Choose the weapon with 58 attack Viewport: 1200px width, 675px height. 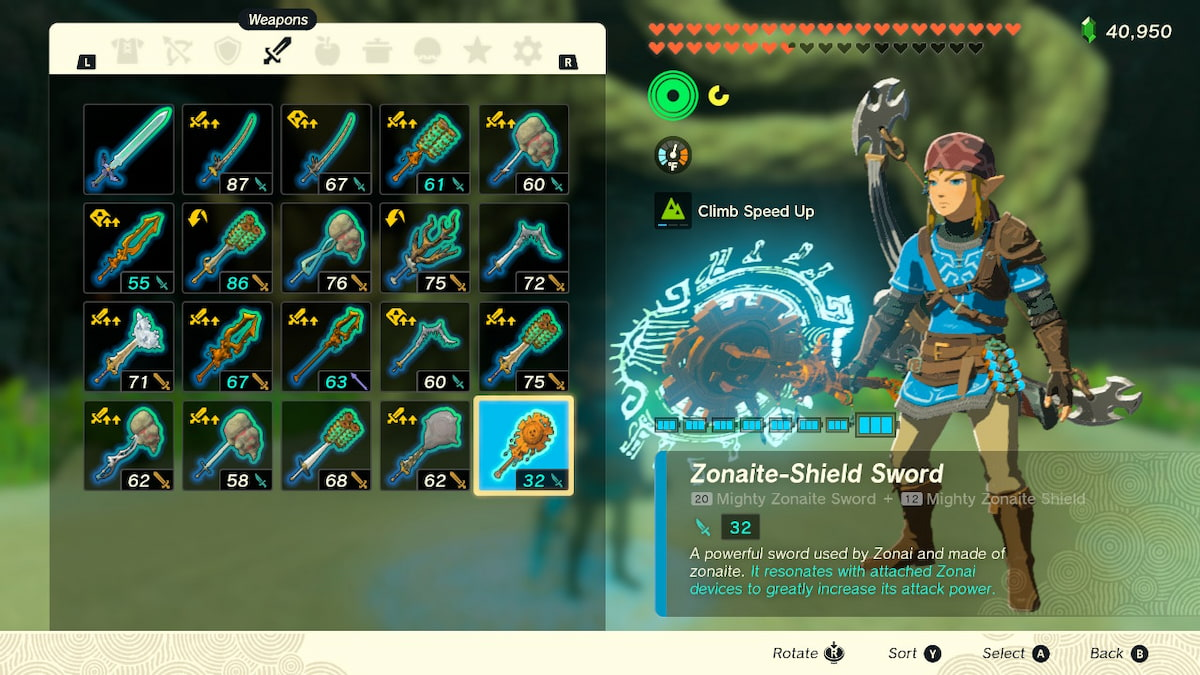click(x=227, y=446)
